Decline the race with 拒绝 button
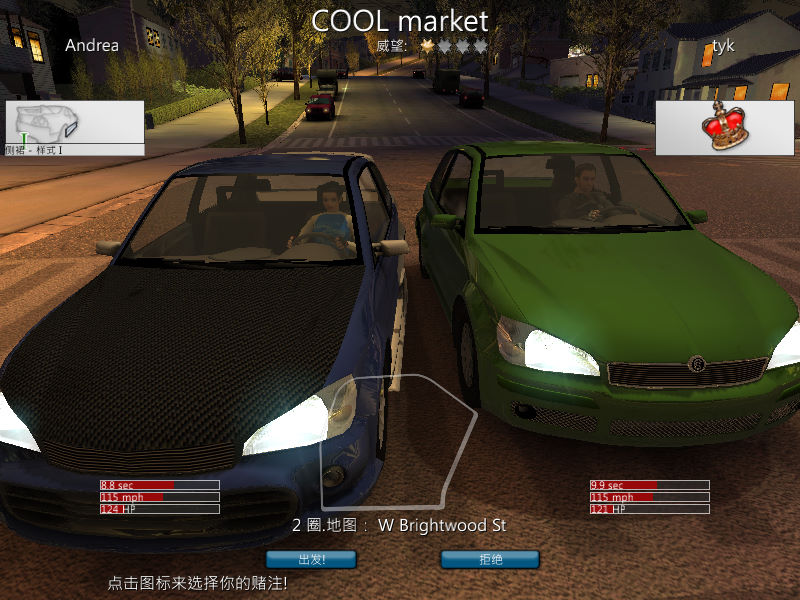The height and width of the screenshot is (600, 800). click(490, 559)
